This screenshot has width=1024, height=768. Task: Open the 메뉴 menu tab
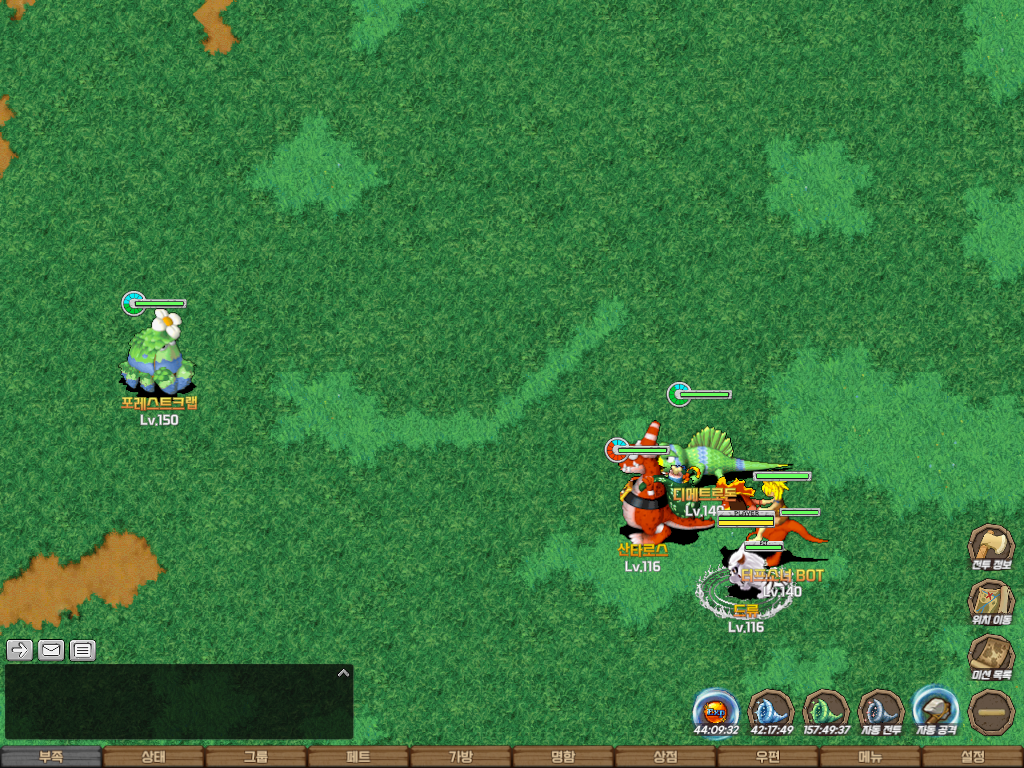[x=870, y=757]
